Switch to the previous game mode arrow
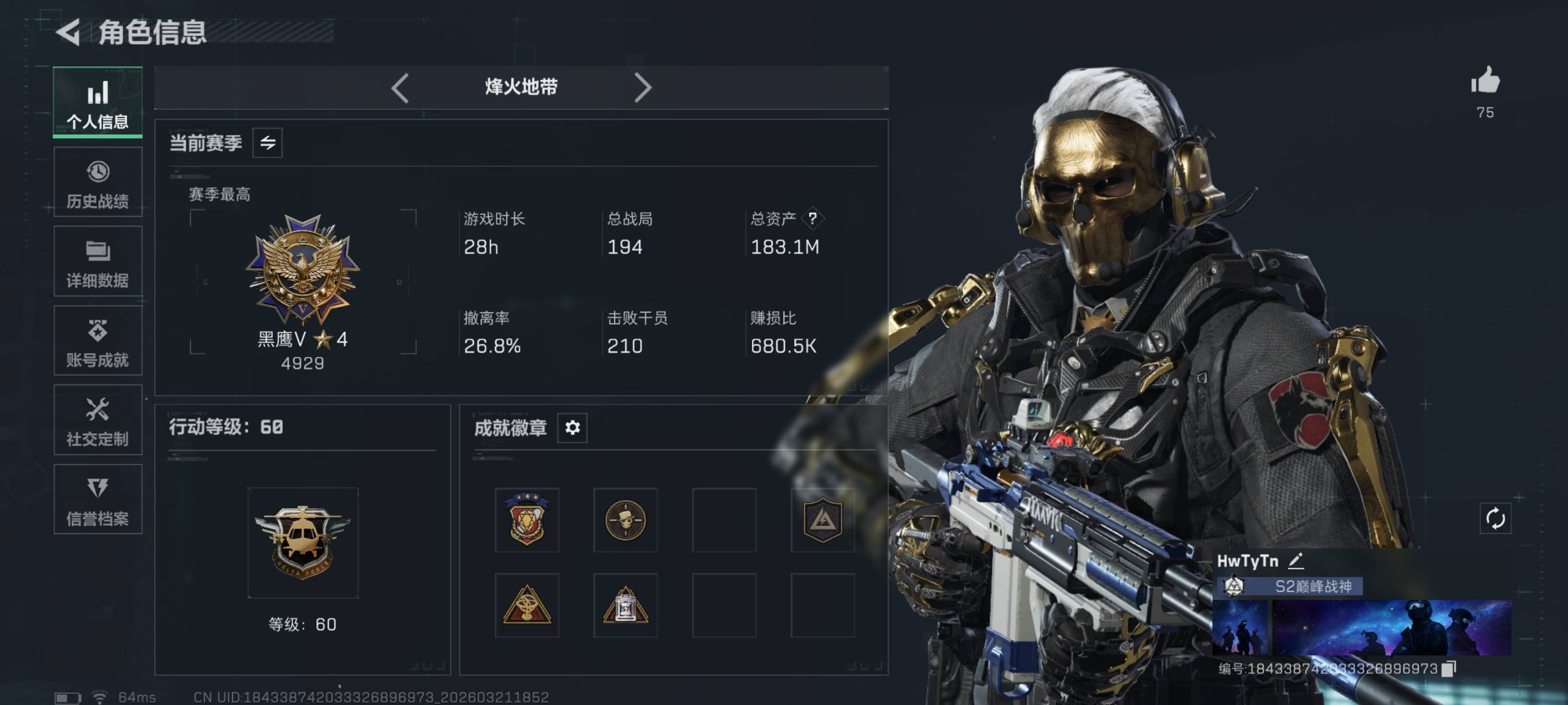The width and height of the screenshot is (1568, 705). tap(400, 88)
